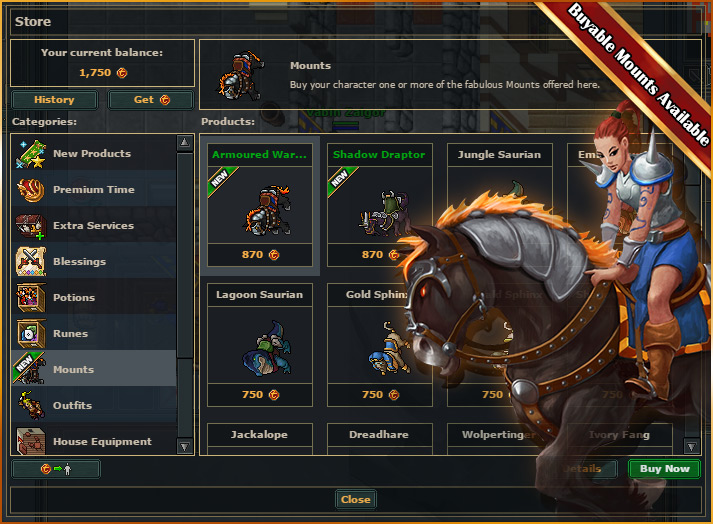Select the Jackalope mount
The height and width of the screenshot is (524, 713).
(x=260, y=436)
